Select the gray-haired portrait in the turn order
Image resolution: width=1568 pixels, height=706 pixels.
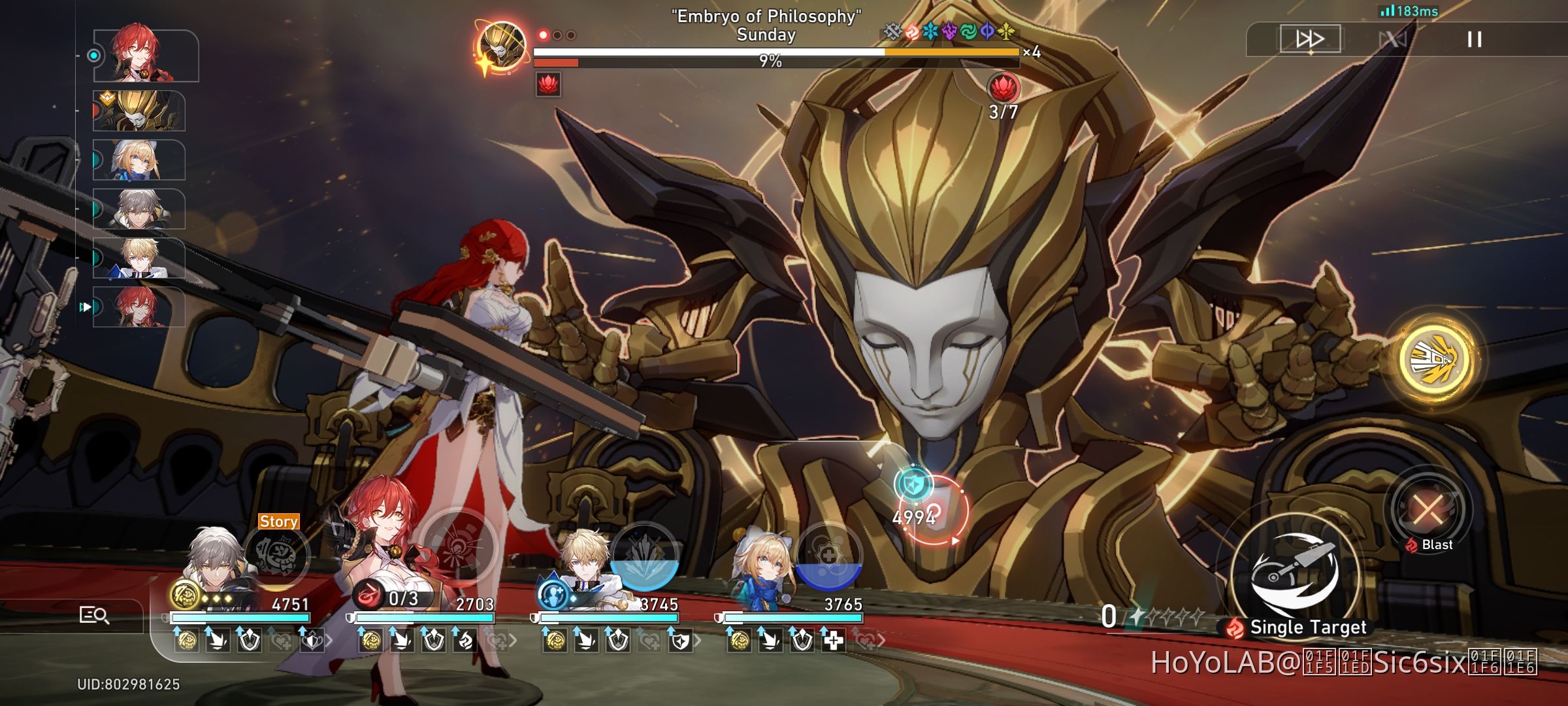(x=139, y=209)
